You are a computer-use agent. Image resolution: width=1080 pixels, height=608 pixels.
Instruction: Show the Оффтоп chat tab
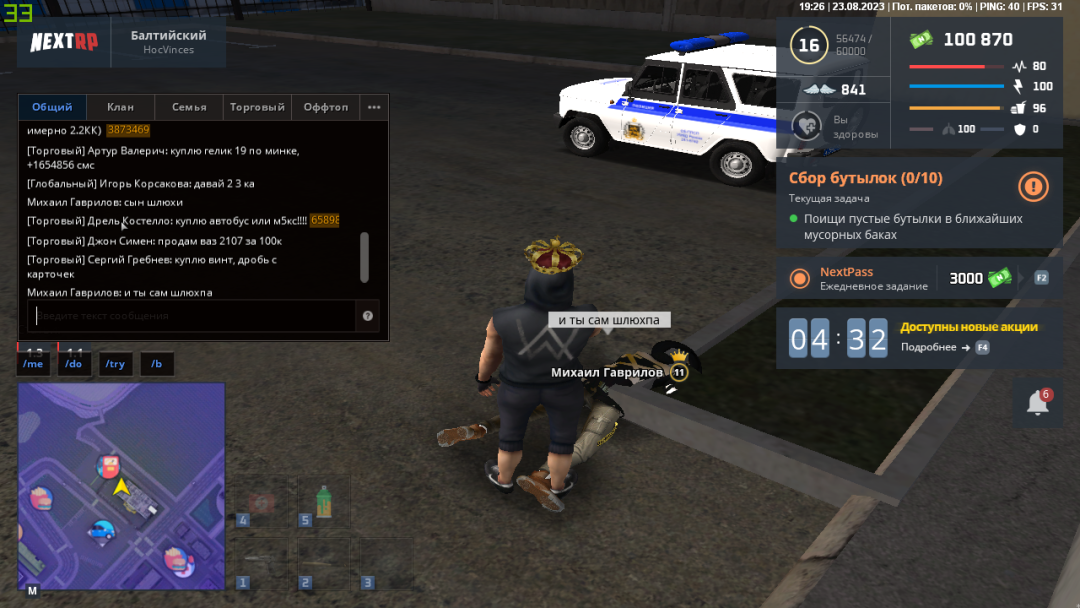point(326,107)
